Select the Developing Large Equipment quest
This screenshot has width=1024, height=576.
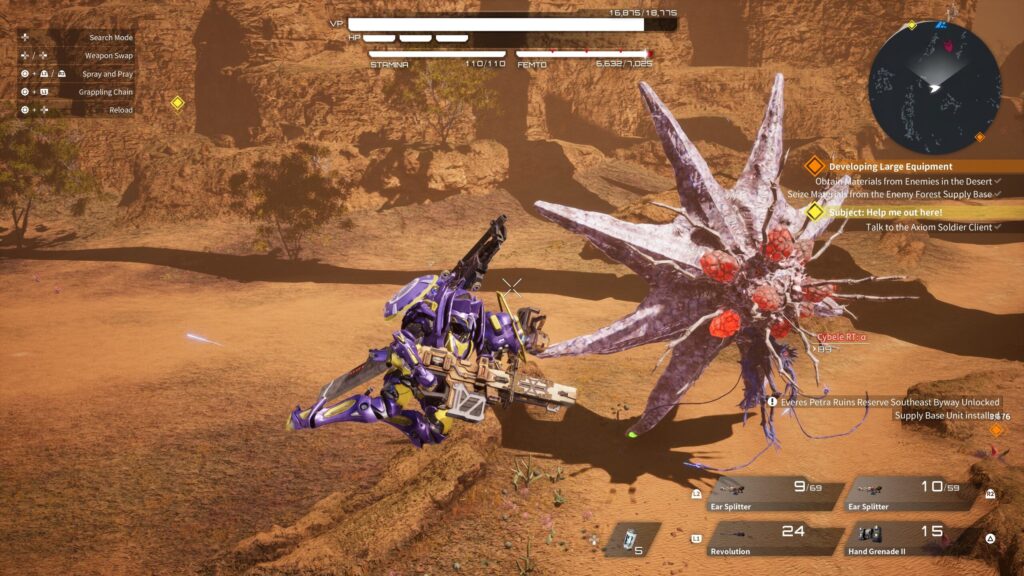pos(890,166)
